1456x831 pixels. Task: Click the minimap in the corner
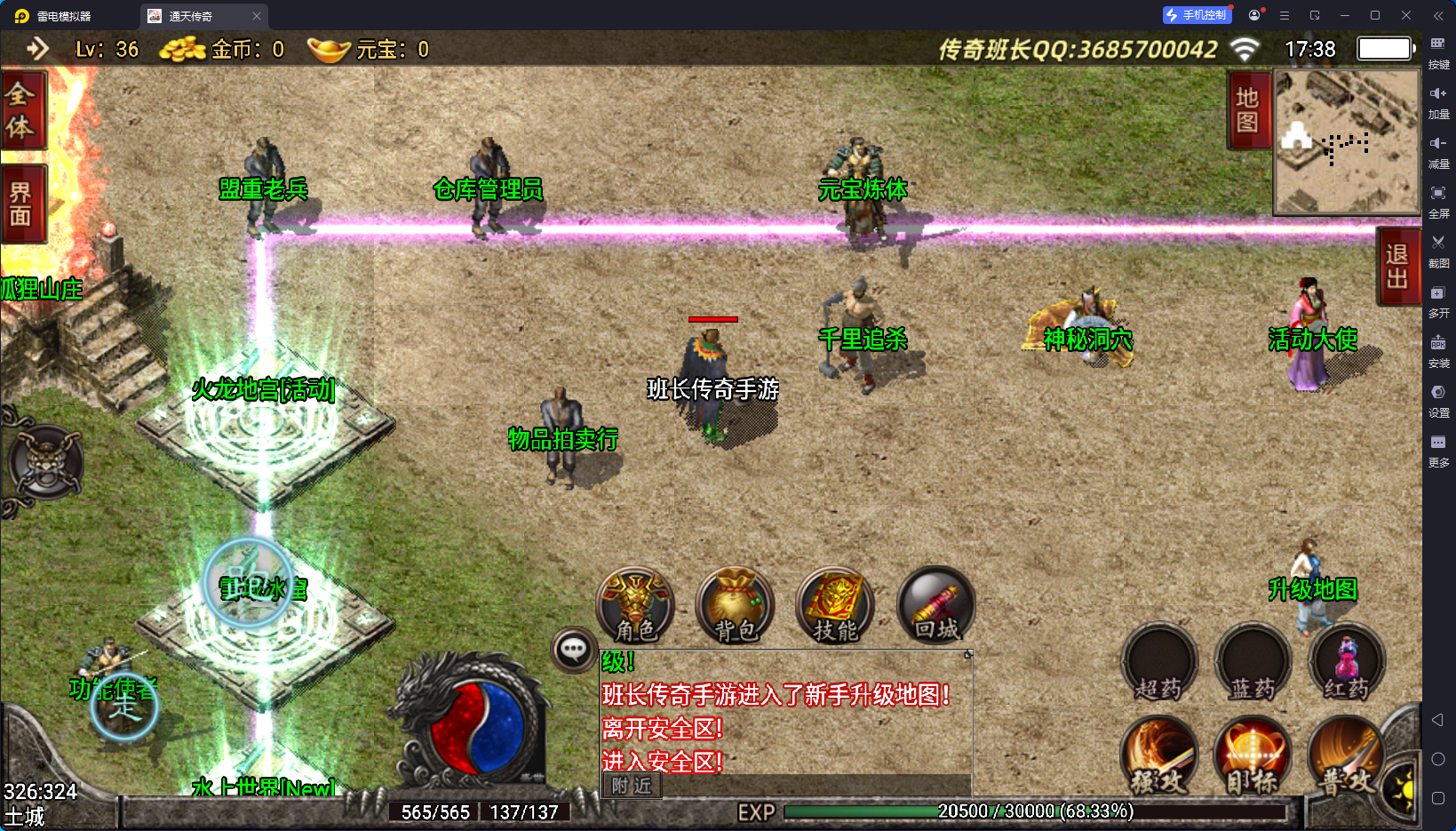pos(1347,141)
